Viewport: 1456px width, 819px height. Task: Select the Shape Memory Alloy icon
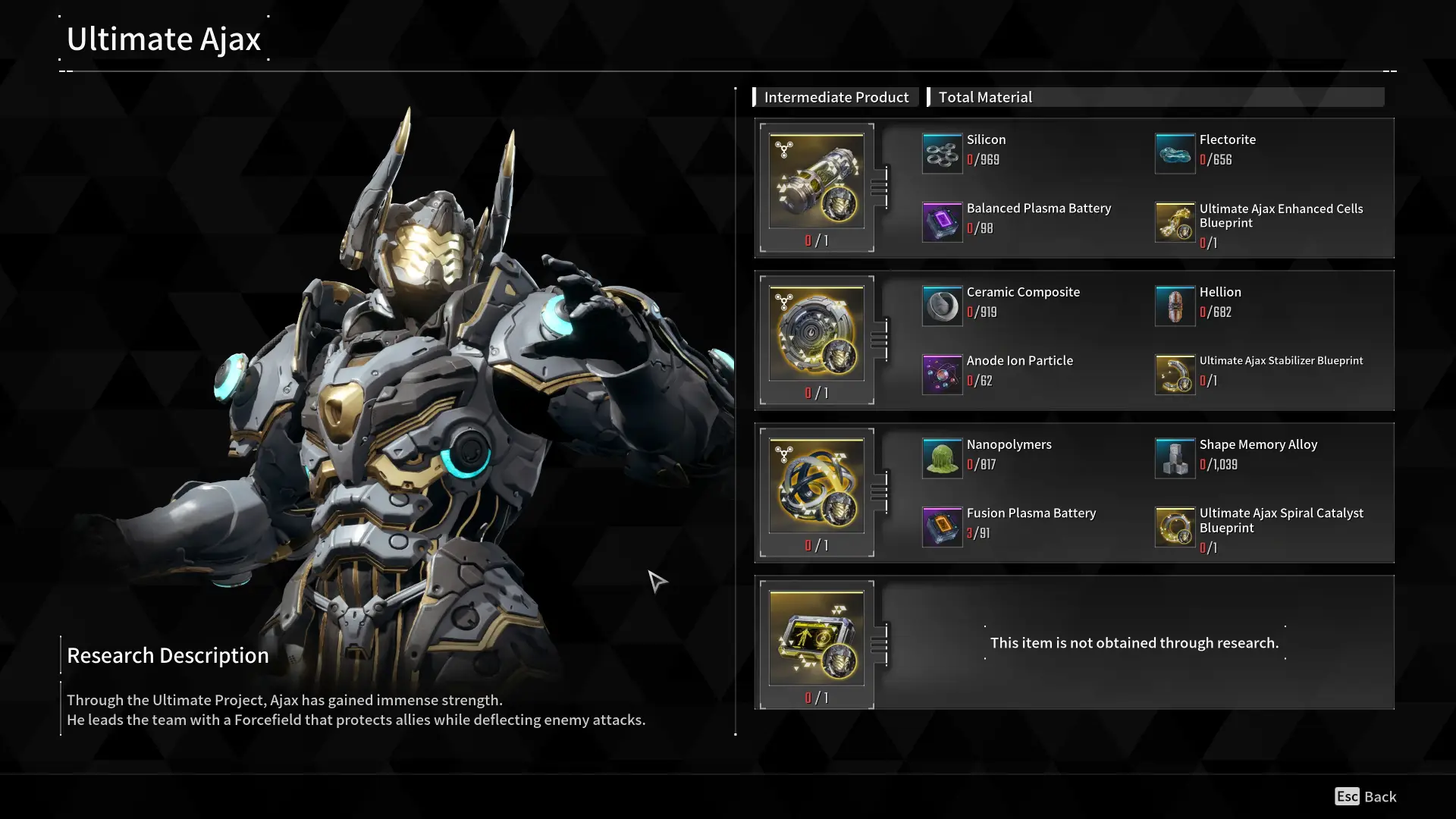[1175, 458]
